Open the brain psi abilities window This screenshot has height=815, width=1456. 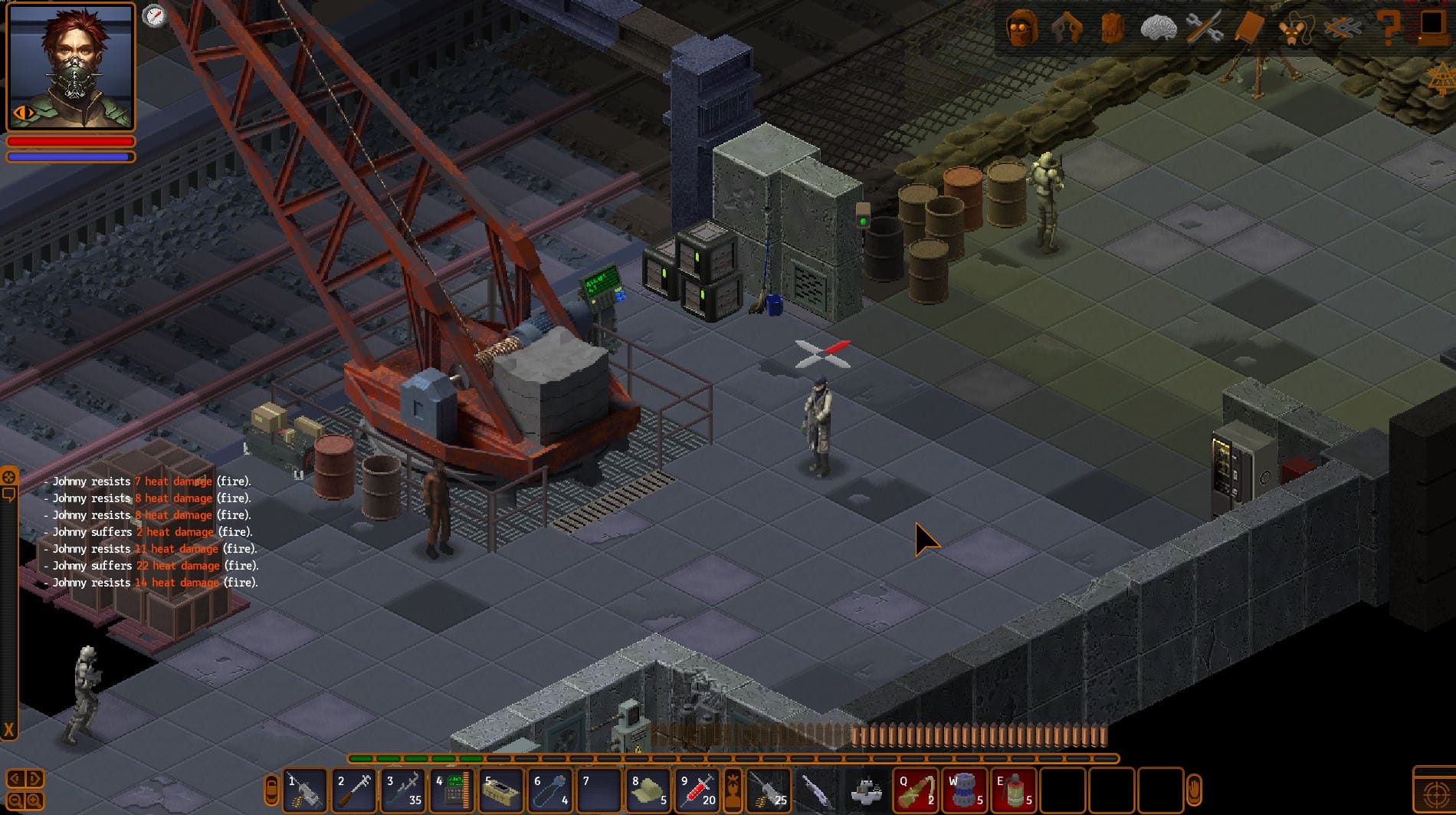tap(1158, 28)
